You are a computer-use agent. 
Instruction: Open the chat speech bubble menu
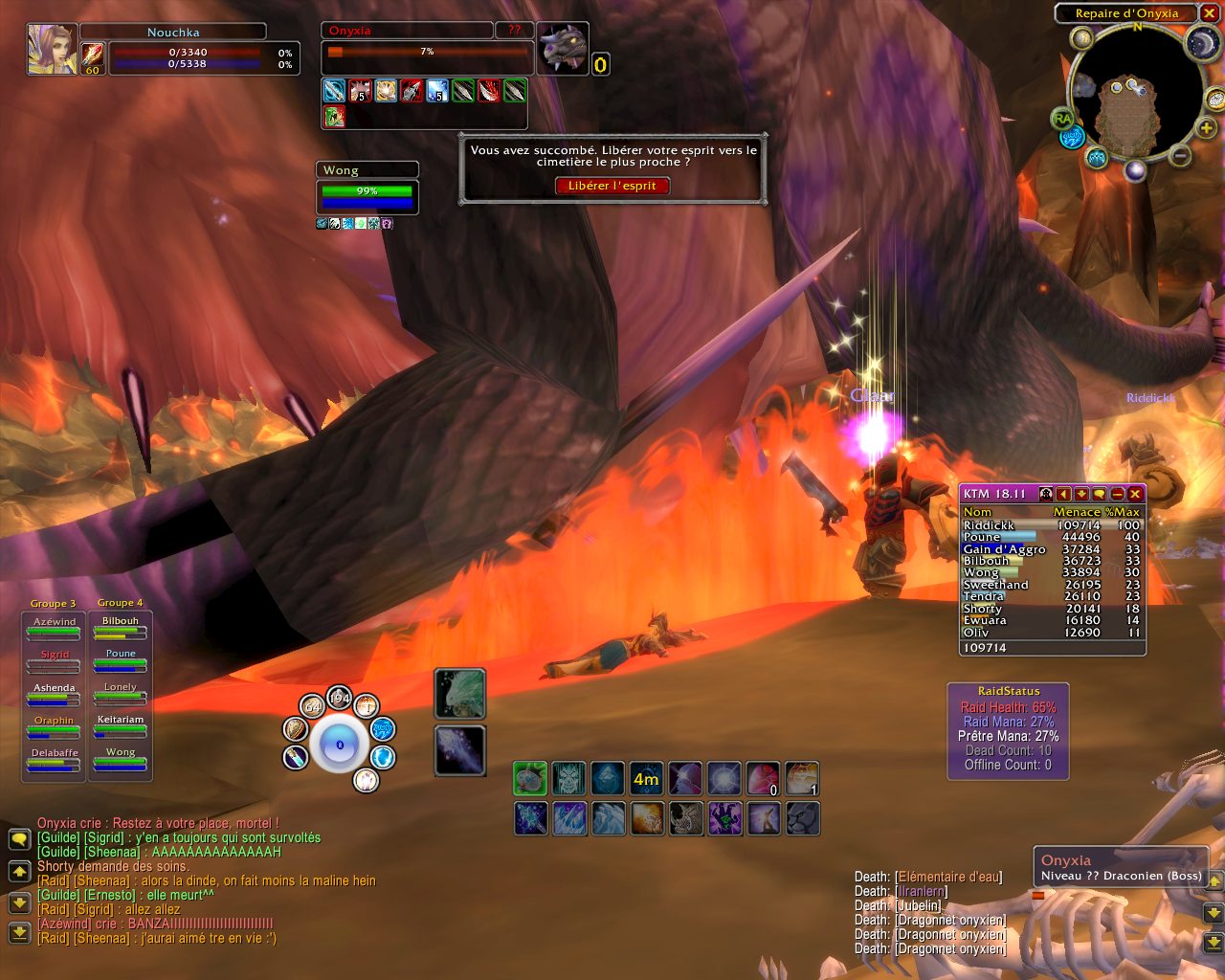tap(19, 839)
